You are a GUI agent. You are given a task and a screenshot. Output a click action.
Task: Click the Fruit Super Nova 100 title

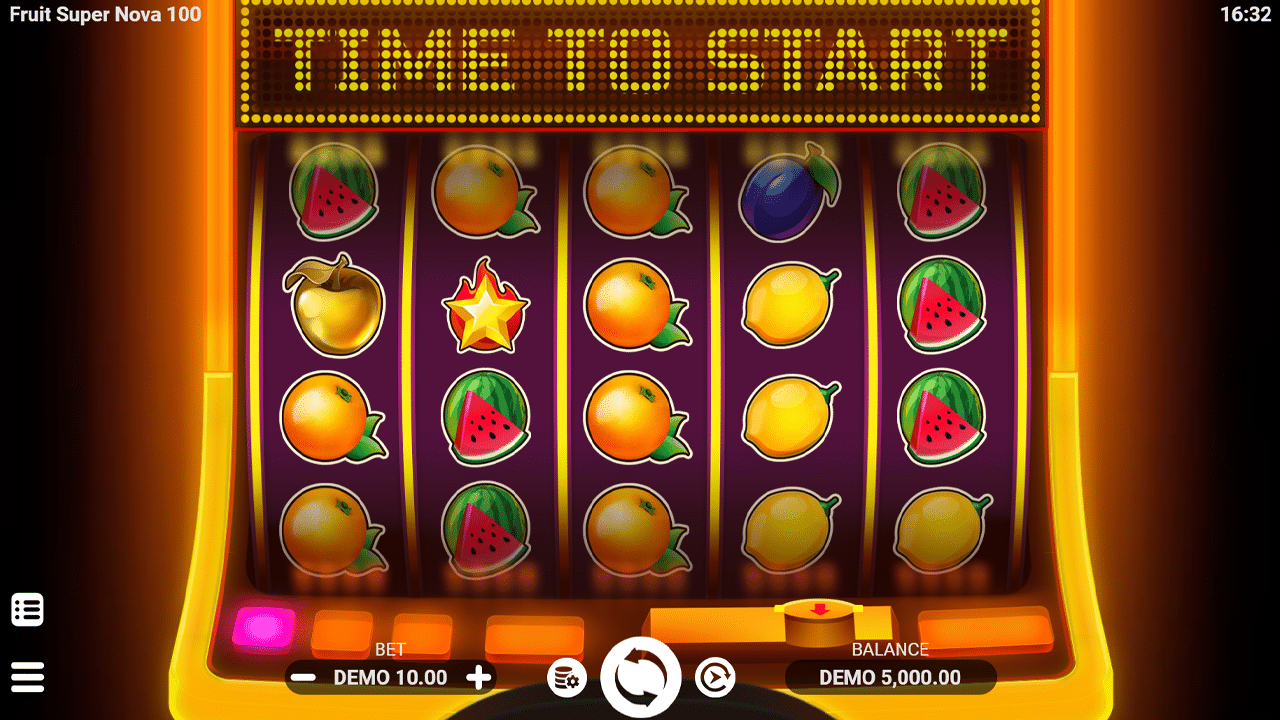coord(103,15)
